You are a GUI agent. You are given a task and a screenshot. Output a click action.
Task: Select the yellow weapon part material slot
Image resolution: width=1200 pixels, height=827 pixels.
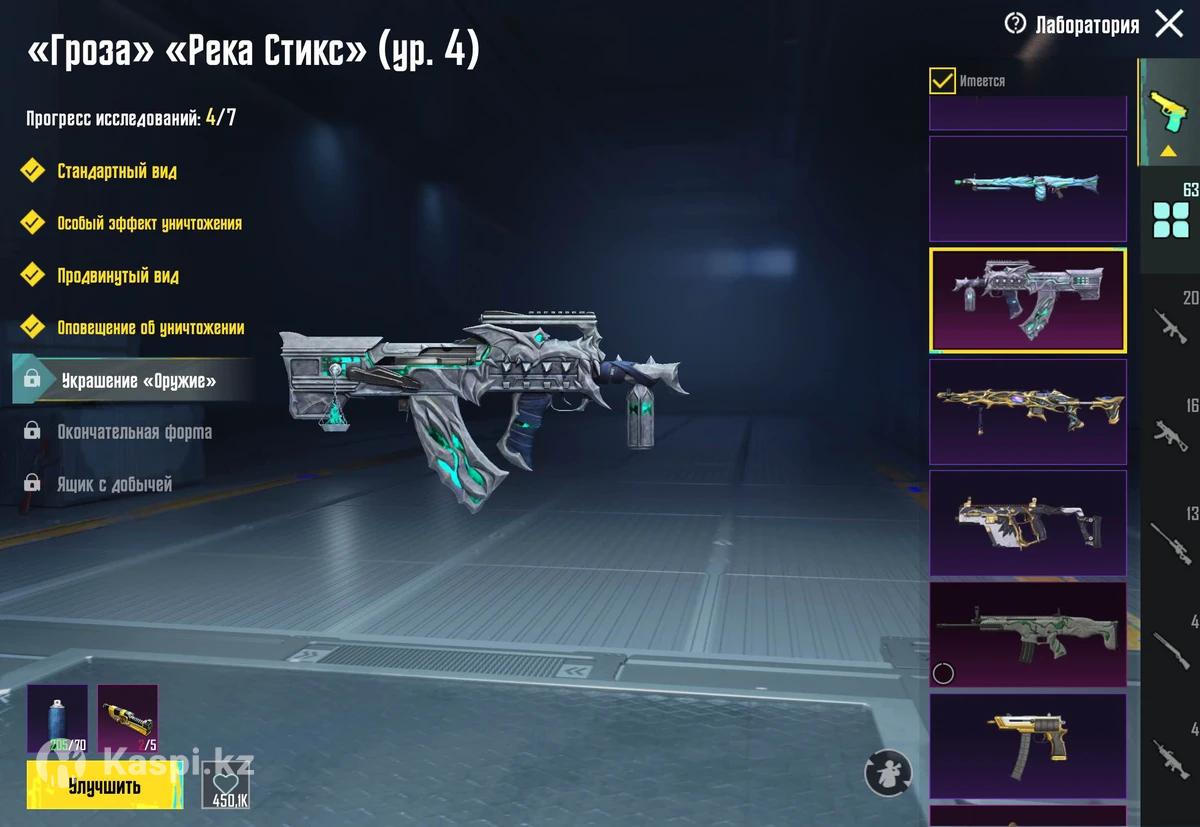pos(127,718)
